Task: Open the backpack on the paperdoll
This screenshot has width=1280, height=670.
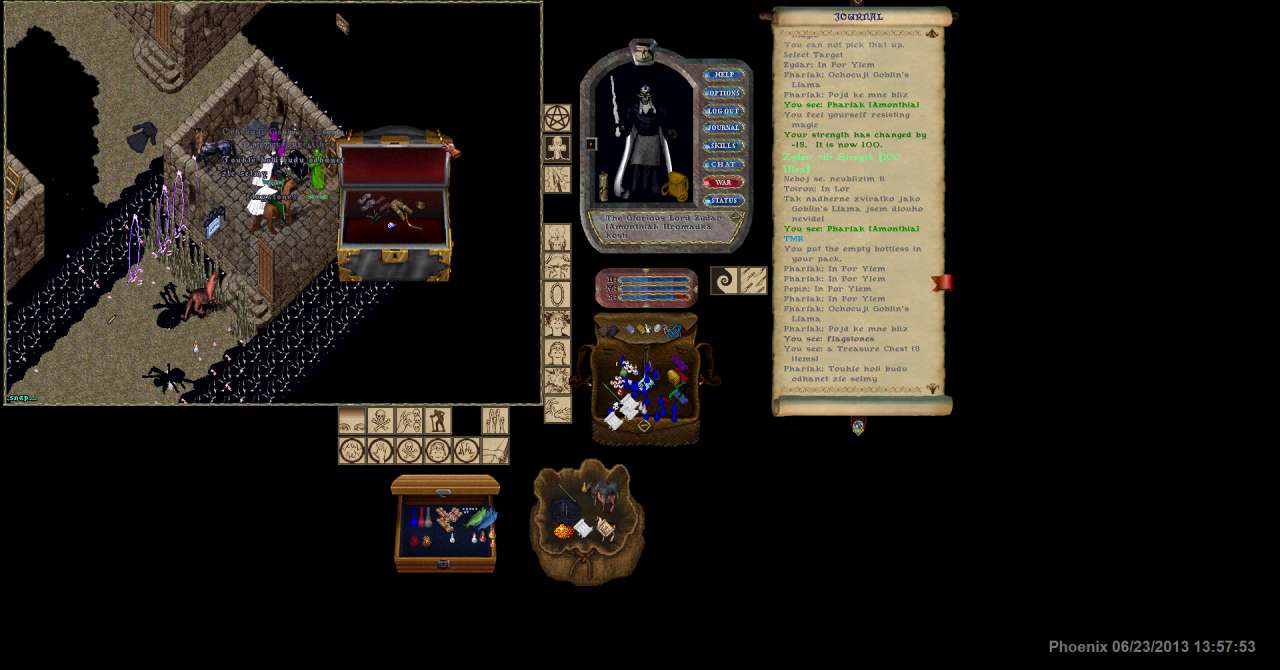Action: pyautogui.click(x=675, y=187)
